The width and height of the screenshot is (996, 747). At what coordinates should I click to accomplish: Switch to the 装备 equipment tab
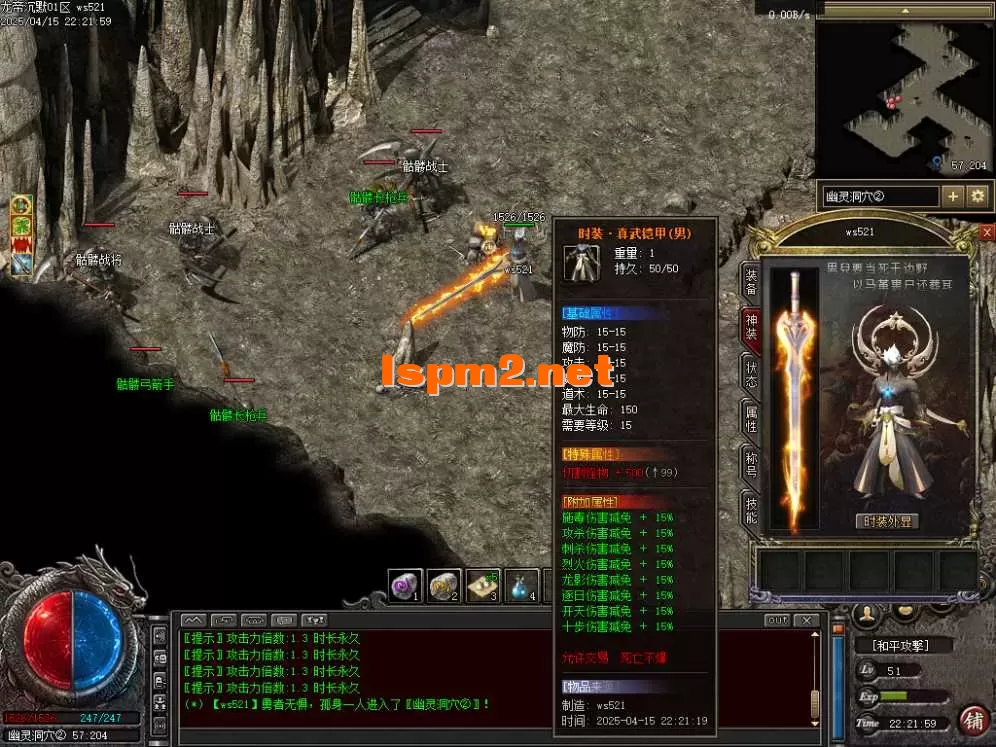coord(750,282)
